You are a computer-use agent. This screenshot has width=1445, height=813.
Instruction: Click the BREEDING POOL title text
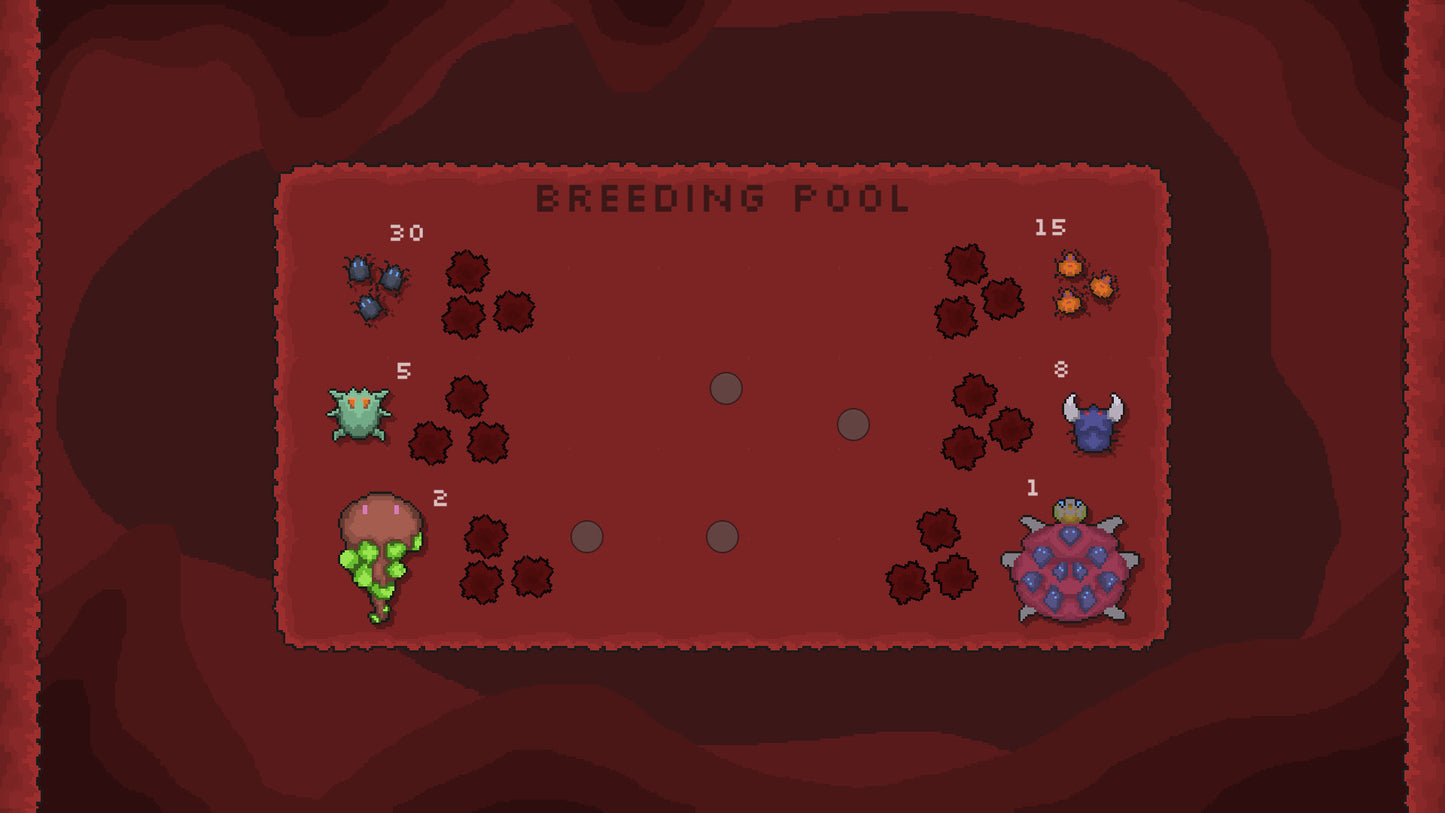[722, 198]
